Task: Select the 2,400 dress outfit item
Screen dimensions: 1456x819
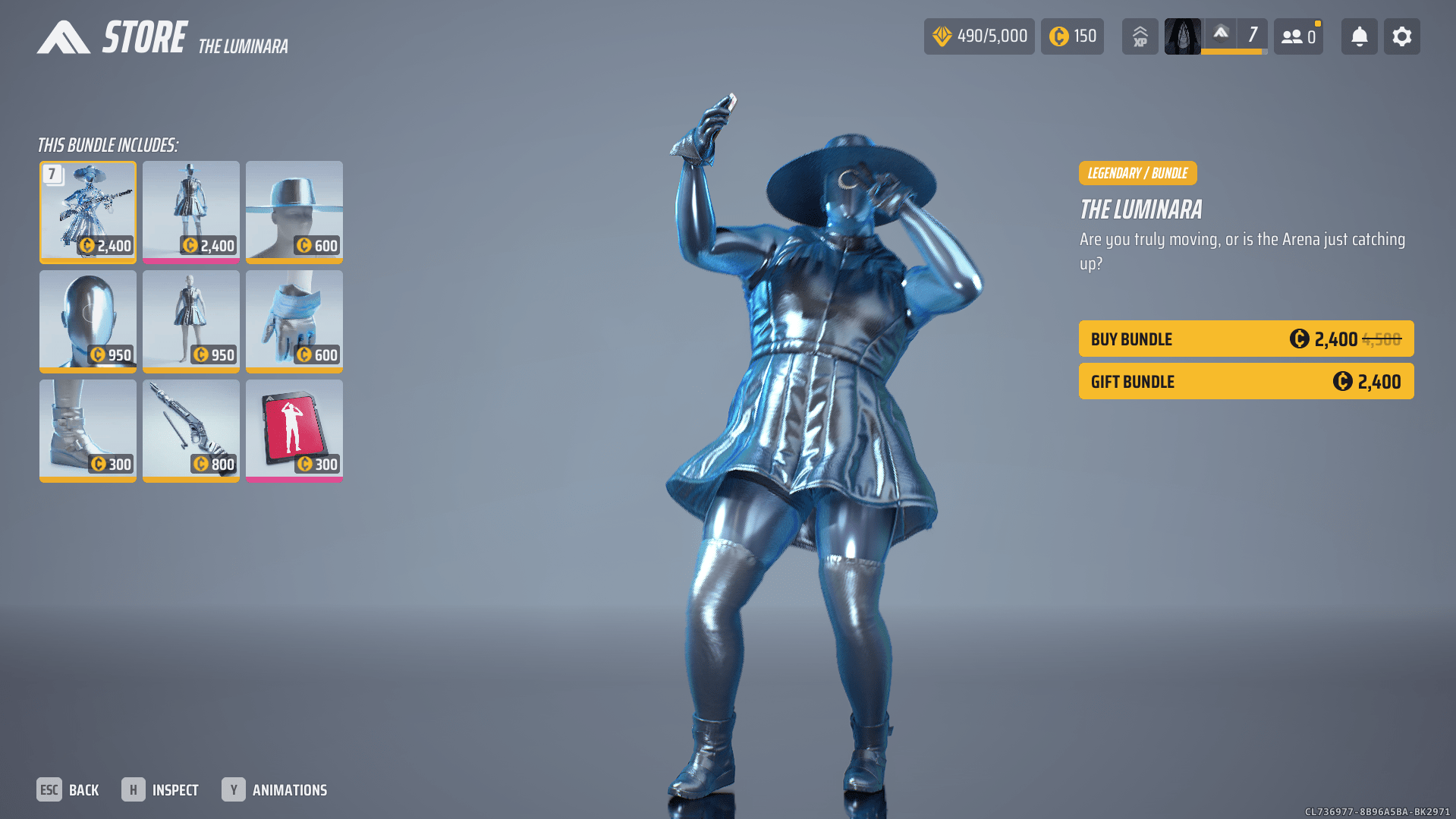Action: pos(191,211)
